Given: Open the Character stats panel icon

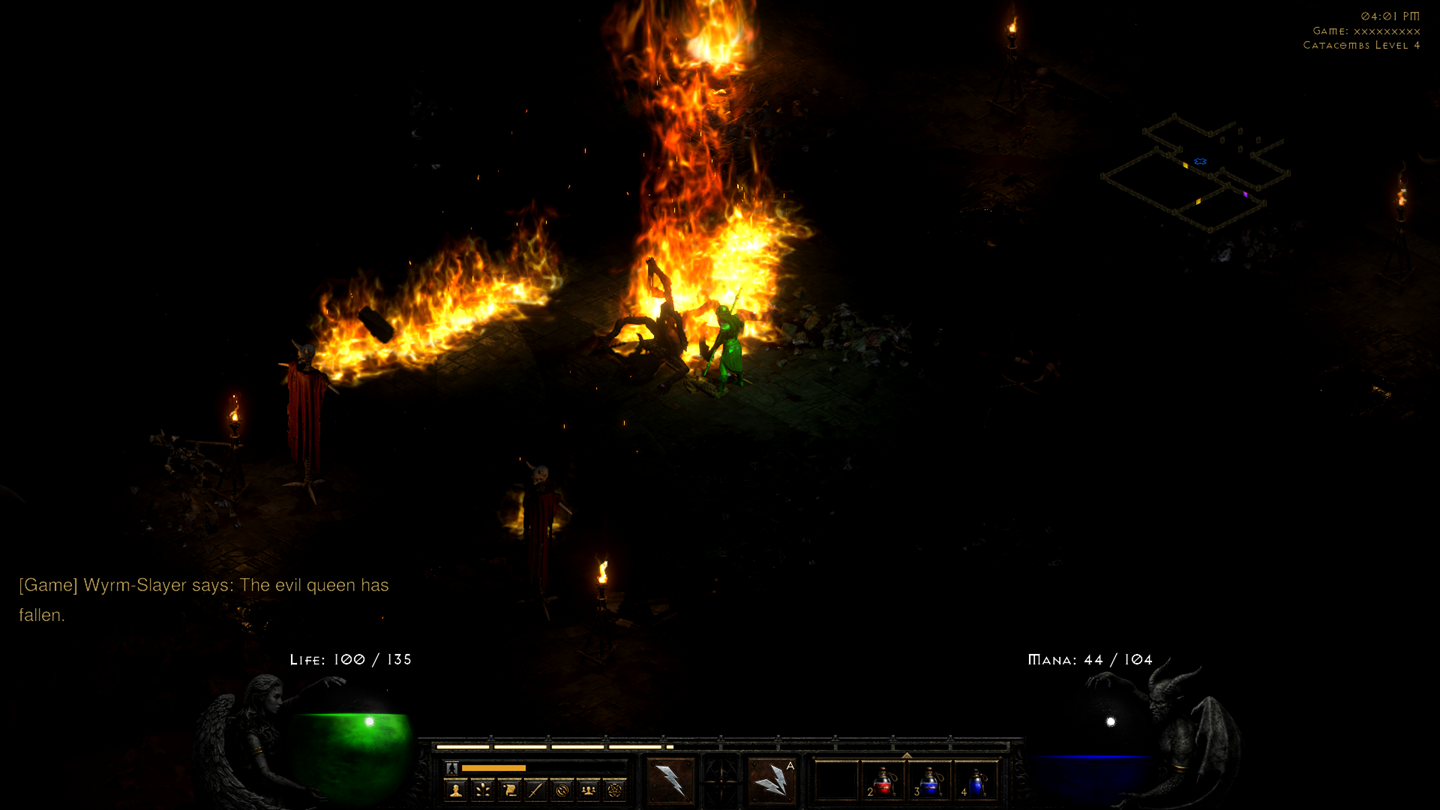Looking at the screenshot, I should pyautogui.click(x=455, y=790).
